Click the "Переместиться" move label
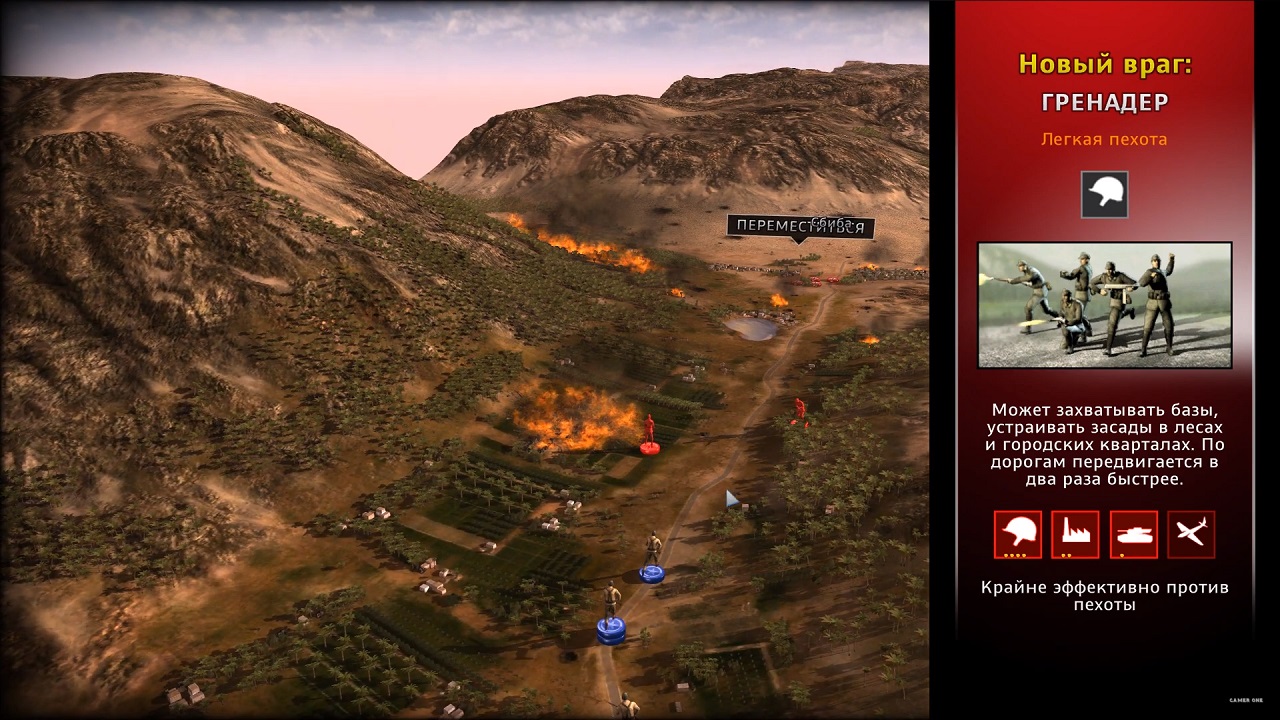The image size is (1280, 720). point(800,226)
